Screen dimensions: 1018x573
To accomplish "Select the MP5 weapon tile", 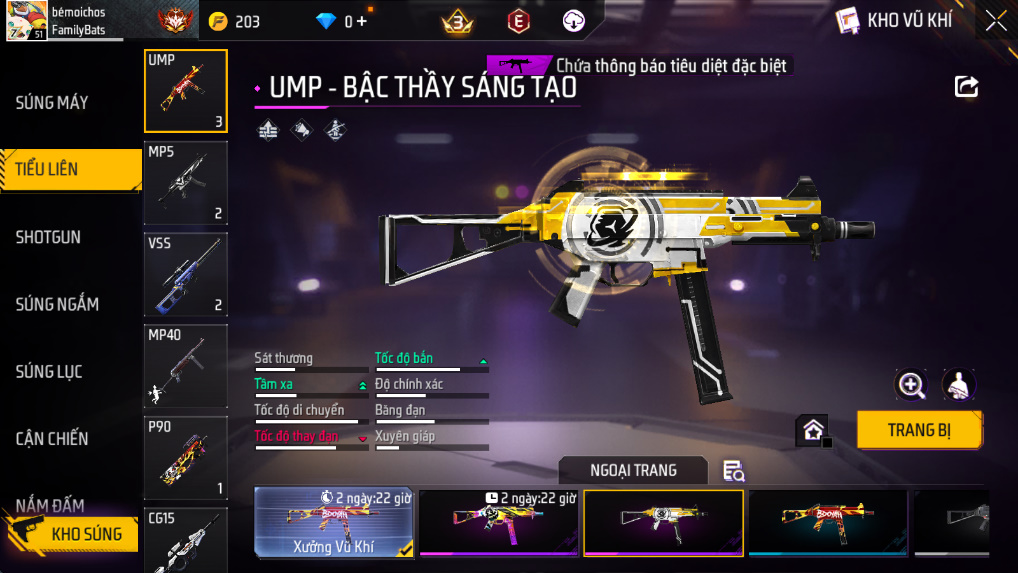I will click(x=186, y=183).
